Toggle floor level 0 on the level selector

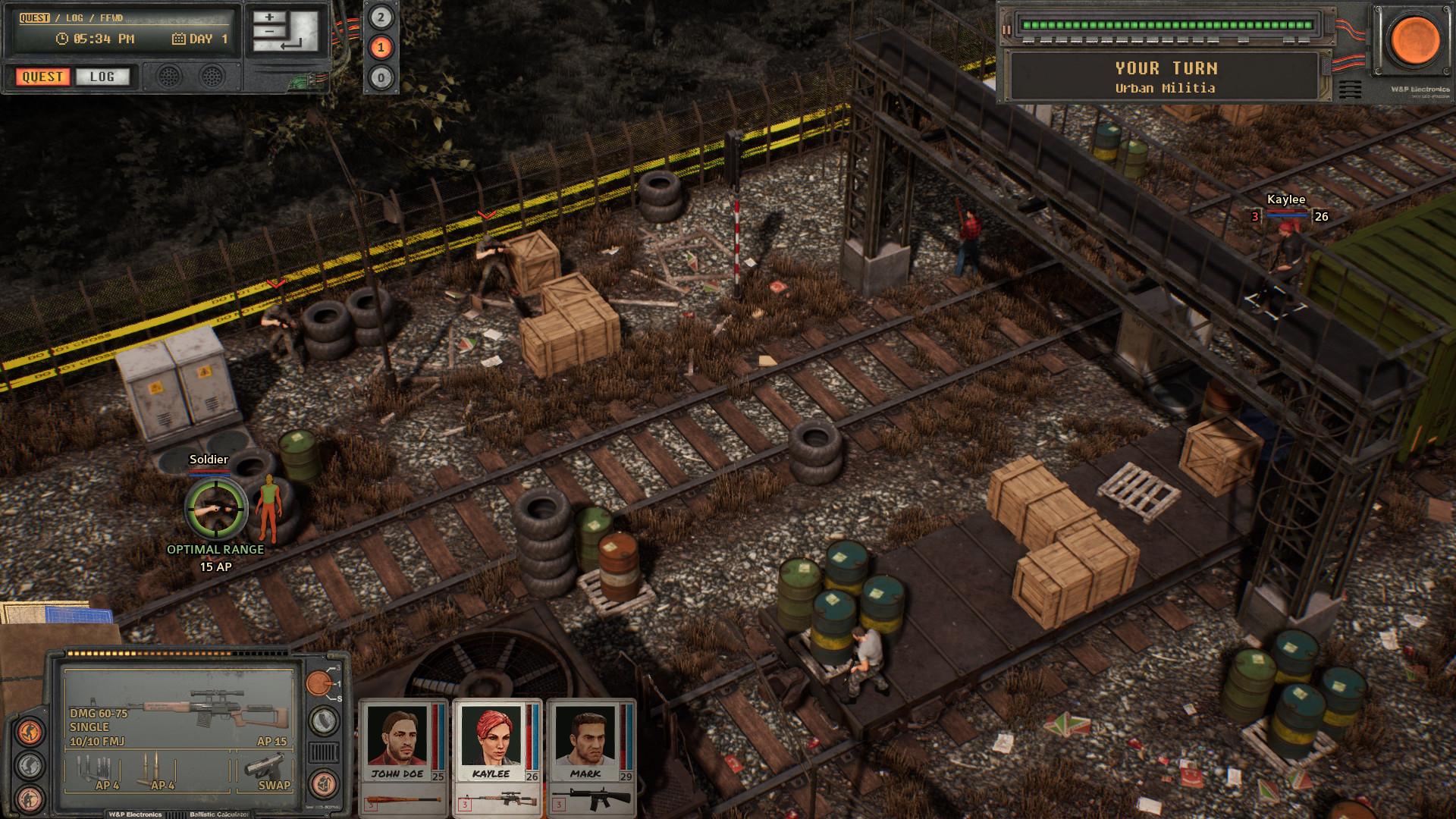tap(380, 78)
